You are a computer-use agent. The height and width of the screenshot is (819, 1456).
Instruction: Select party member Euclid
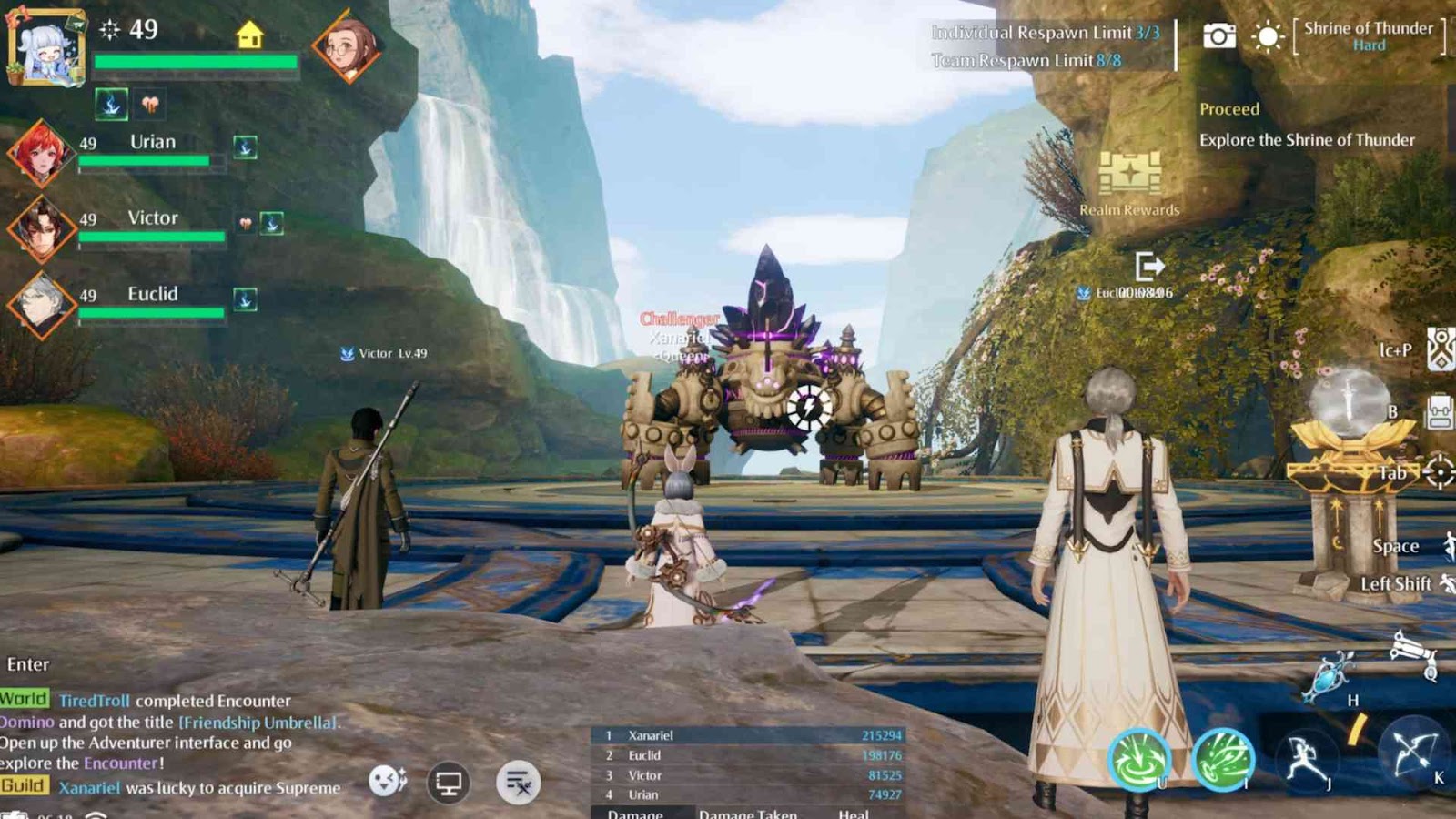[41, 304]
